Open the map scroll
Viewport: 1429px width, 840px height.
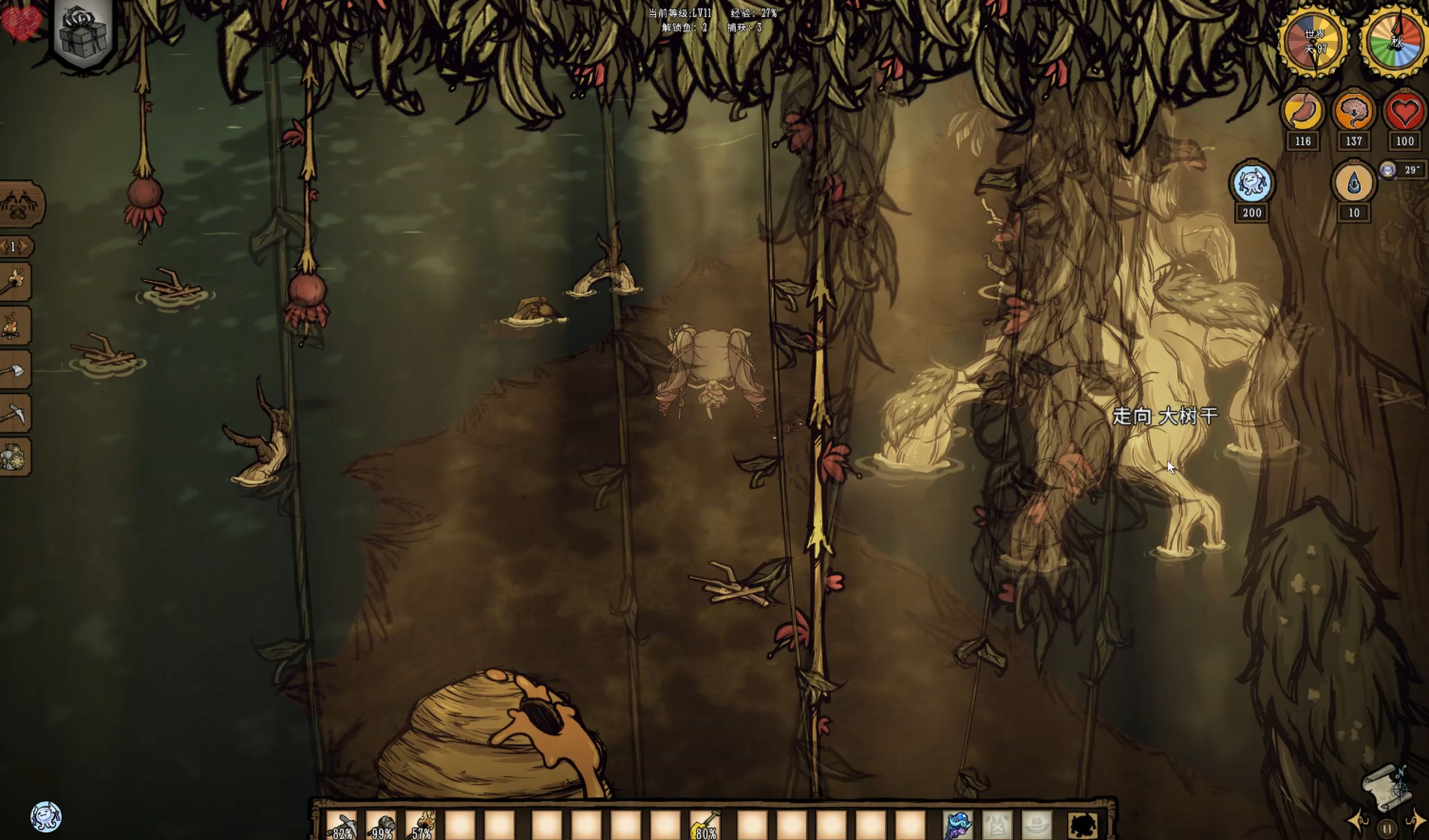(x=1385, y=785)
